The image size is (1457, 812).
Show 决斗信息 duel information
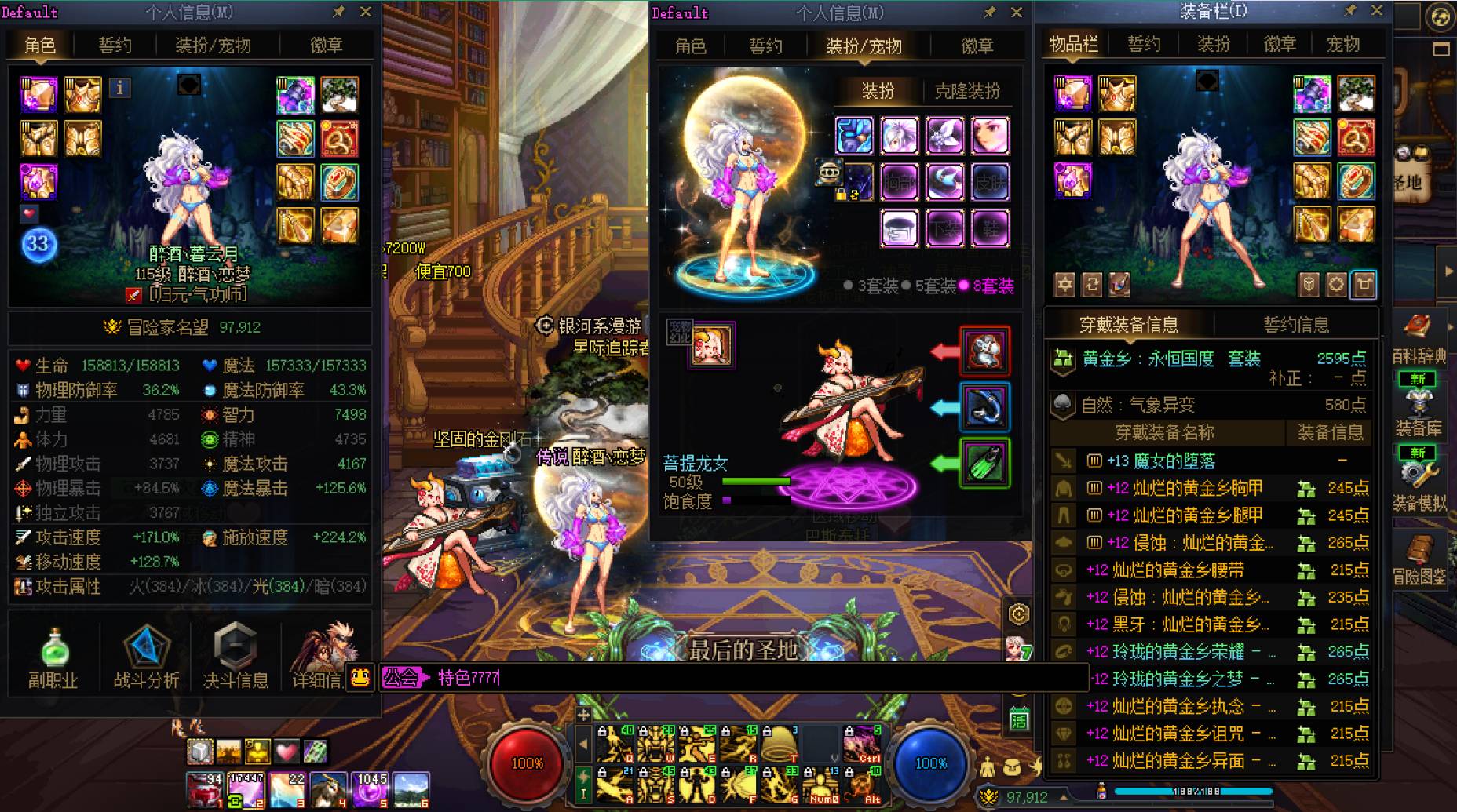[236, 658]
